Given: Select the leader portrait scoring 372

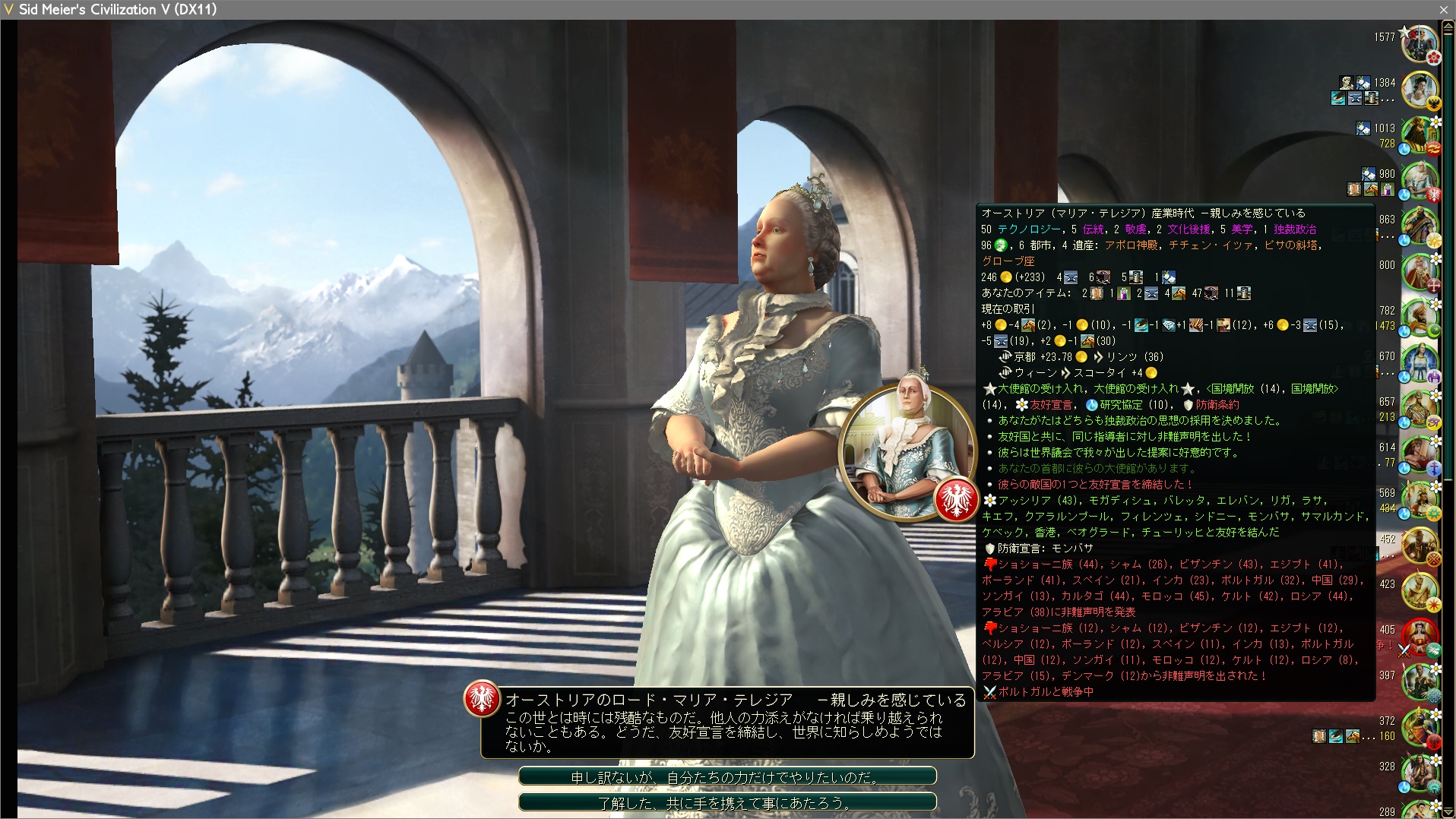Looking at the screenshot, I should point(1419,728).
